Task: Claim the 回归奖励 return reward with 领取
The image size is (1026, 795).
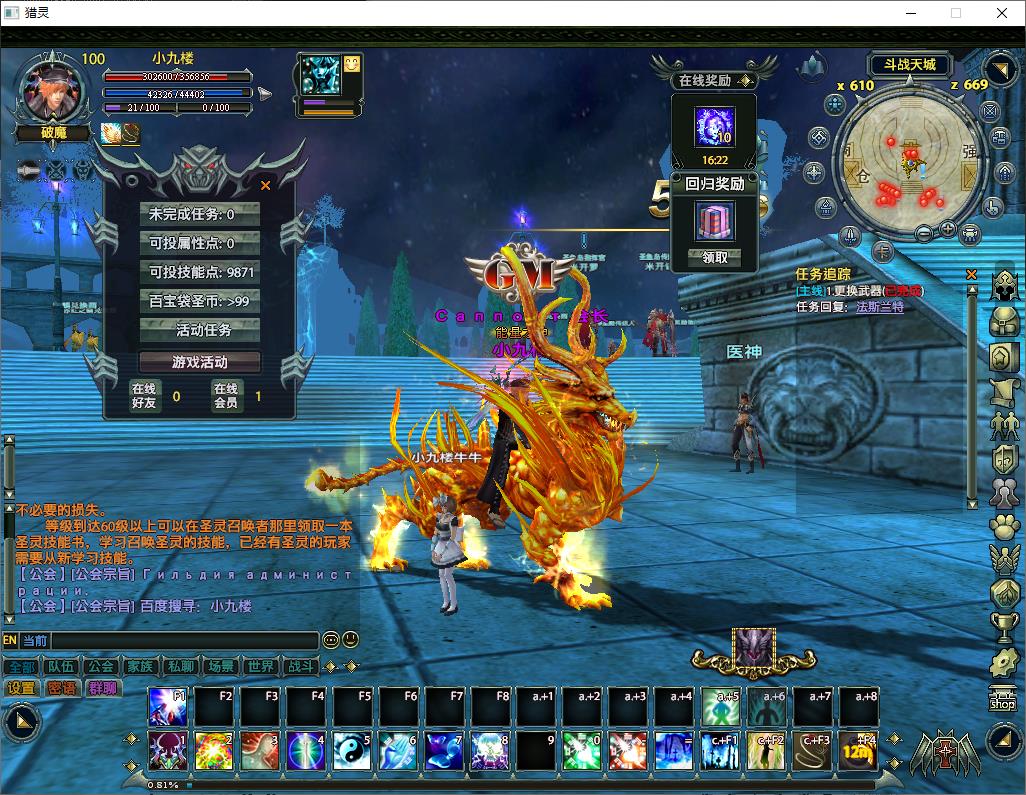Action: point(715,257)
